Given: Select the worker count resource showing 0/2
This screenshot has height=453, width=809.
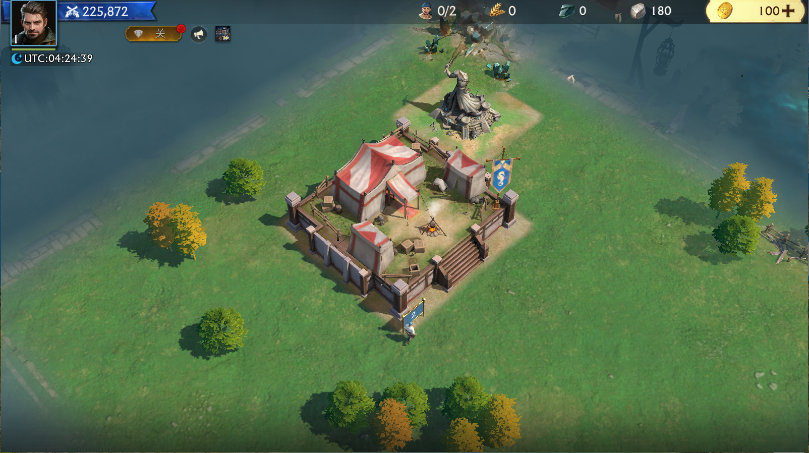Looking at the screenshot, I should click(x=436, y=11).
